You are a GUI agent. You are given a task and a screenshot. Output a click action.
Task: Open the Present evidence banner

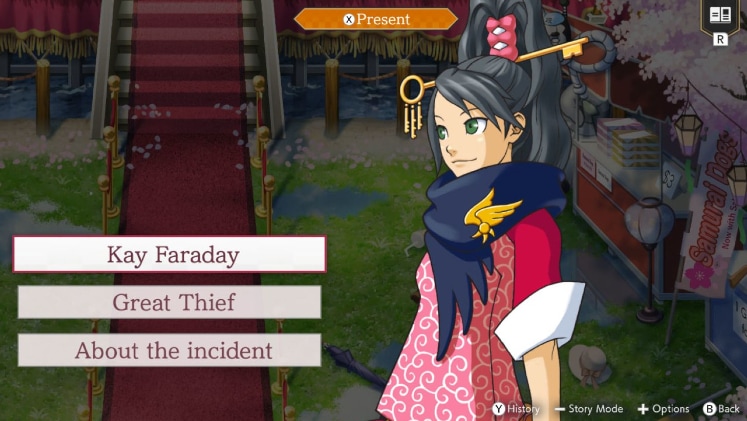point(376,19)
